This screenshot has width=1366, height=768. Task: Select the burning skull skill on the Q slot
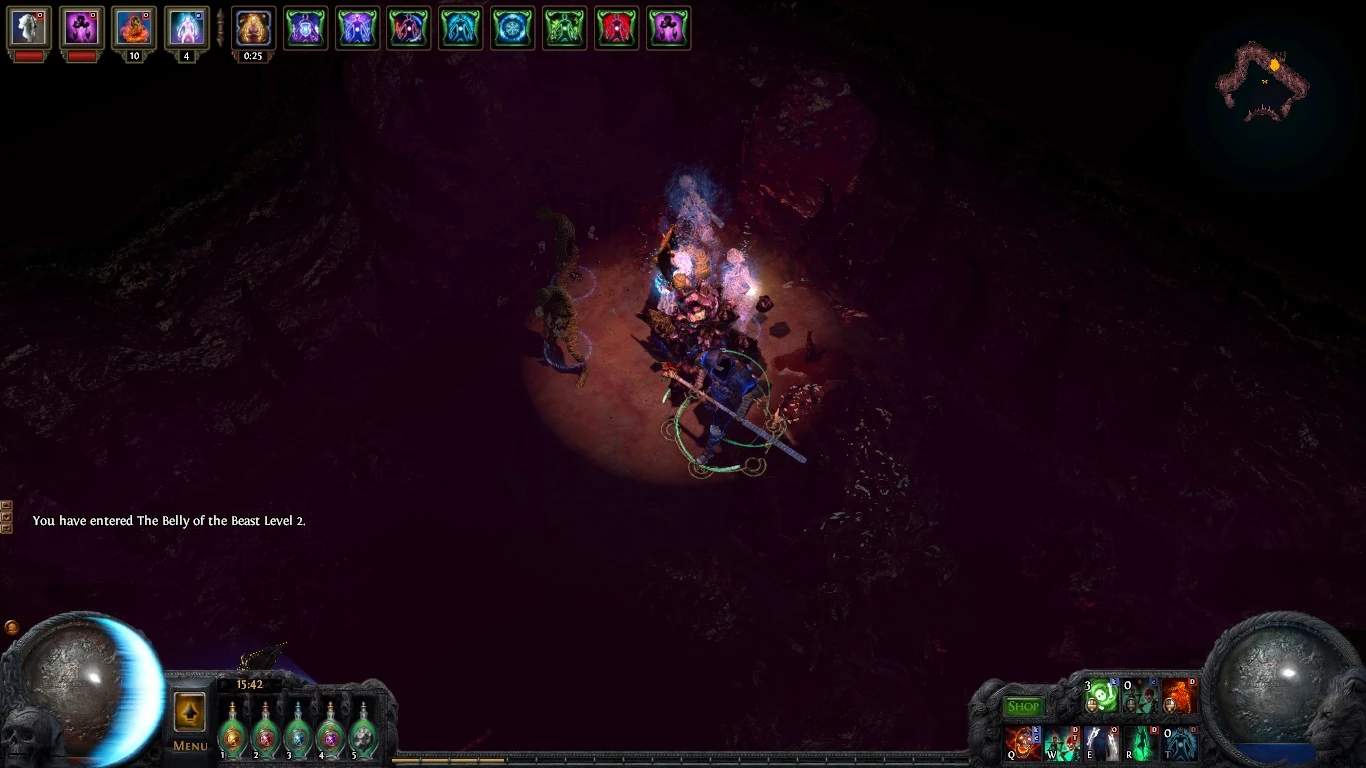point(1023,744)
